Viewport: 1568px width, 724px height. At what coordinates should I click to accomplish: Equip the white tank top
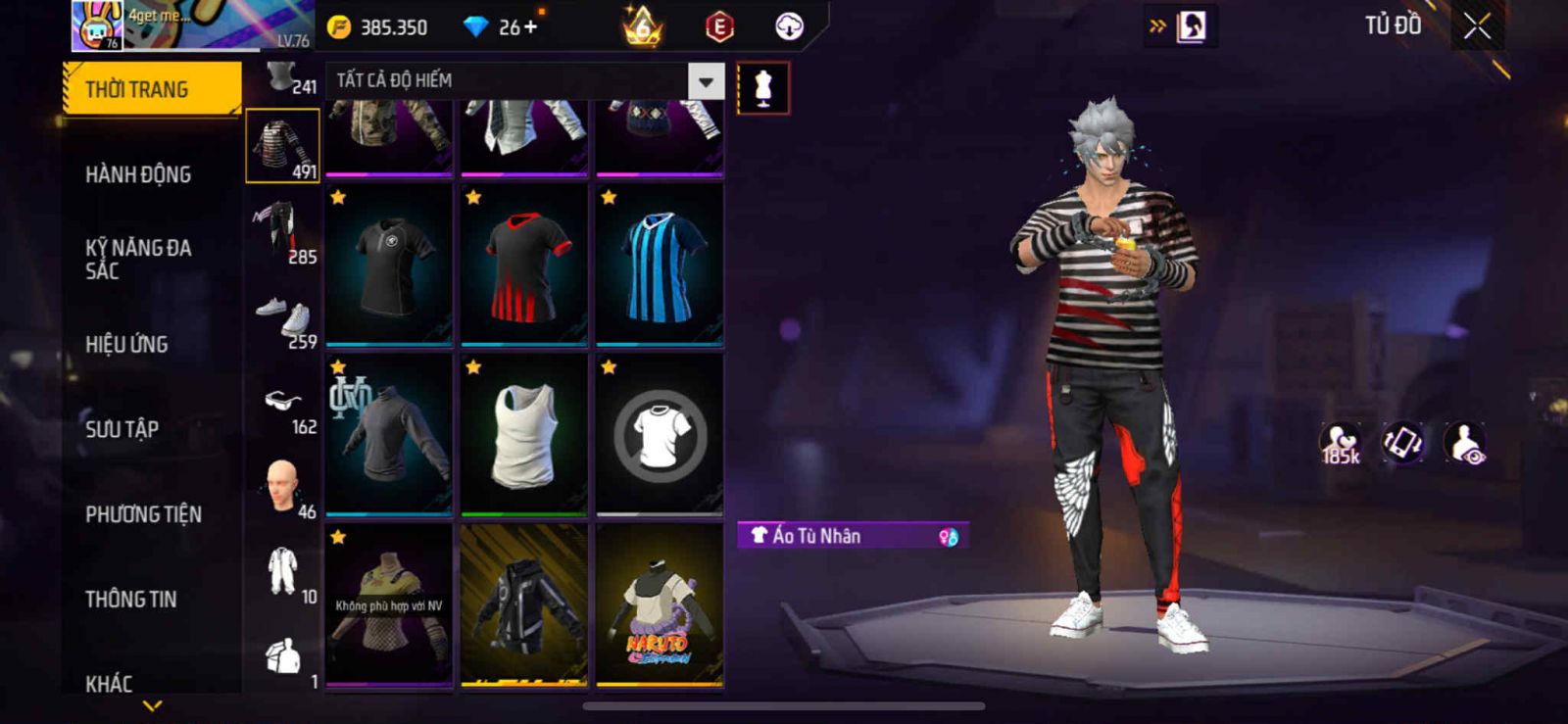pos(524,435)
